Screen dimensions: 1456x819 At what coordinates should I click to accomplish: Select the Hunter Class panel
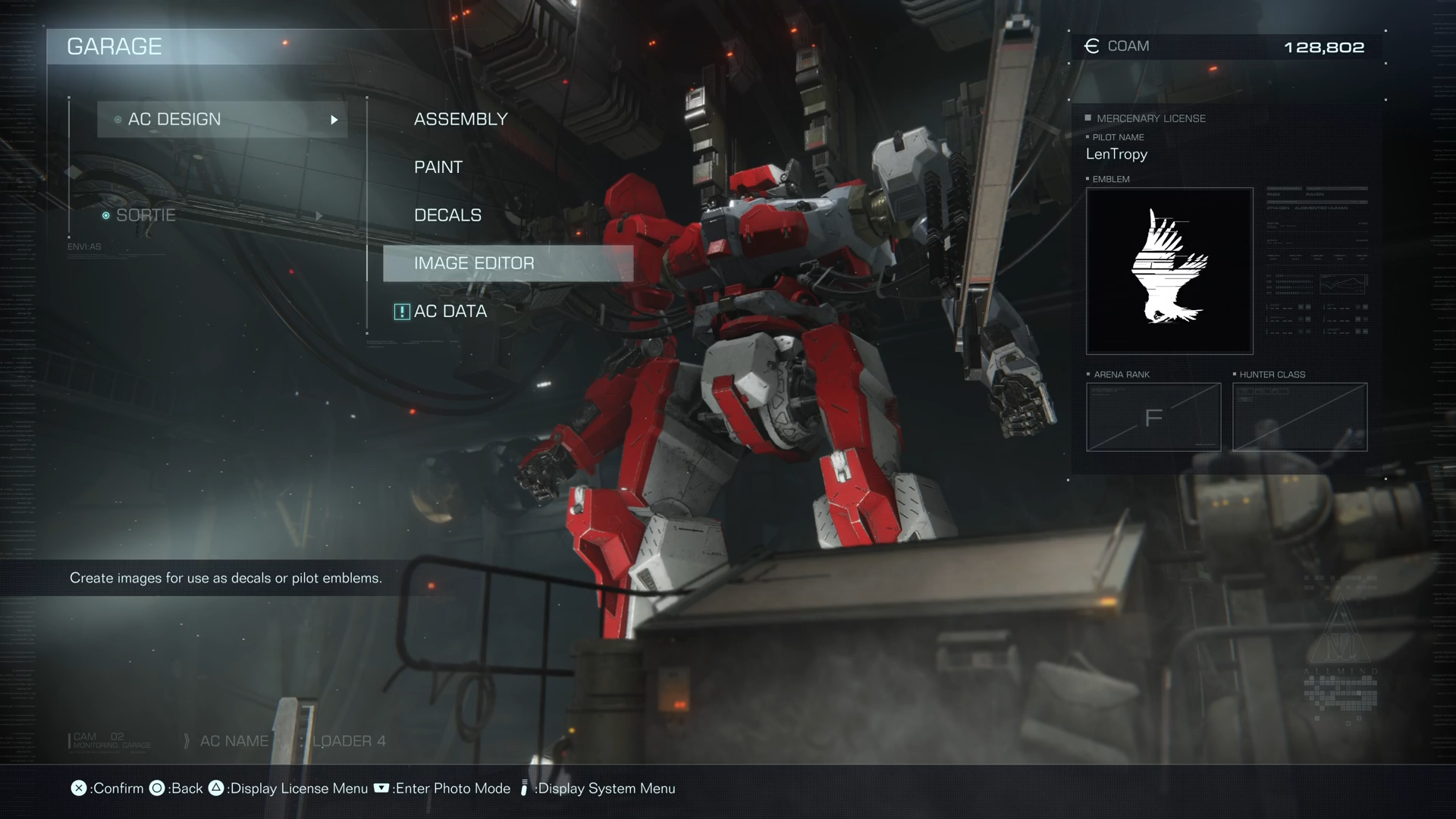point(1299,417)
